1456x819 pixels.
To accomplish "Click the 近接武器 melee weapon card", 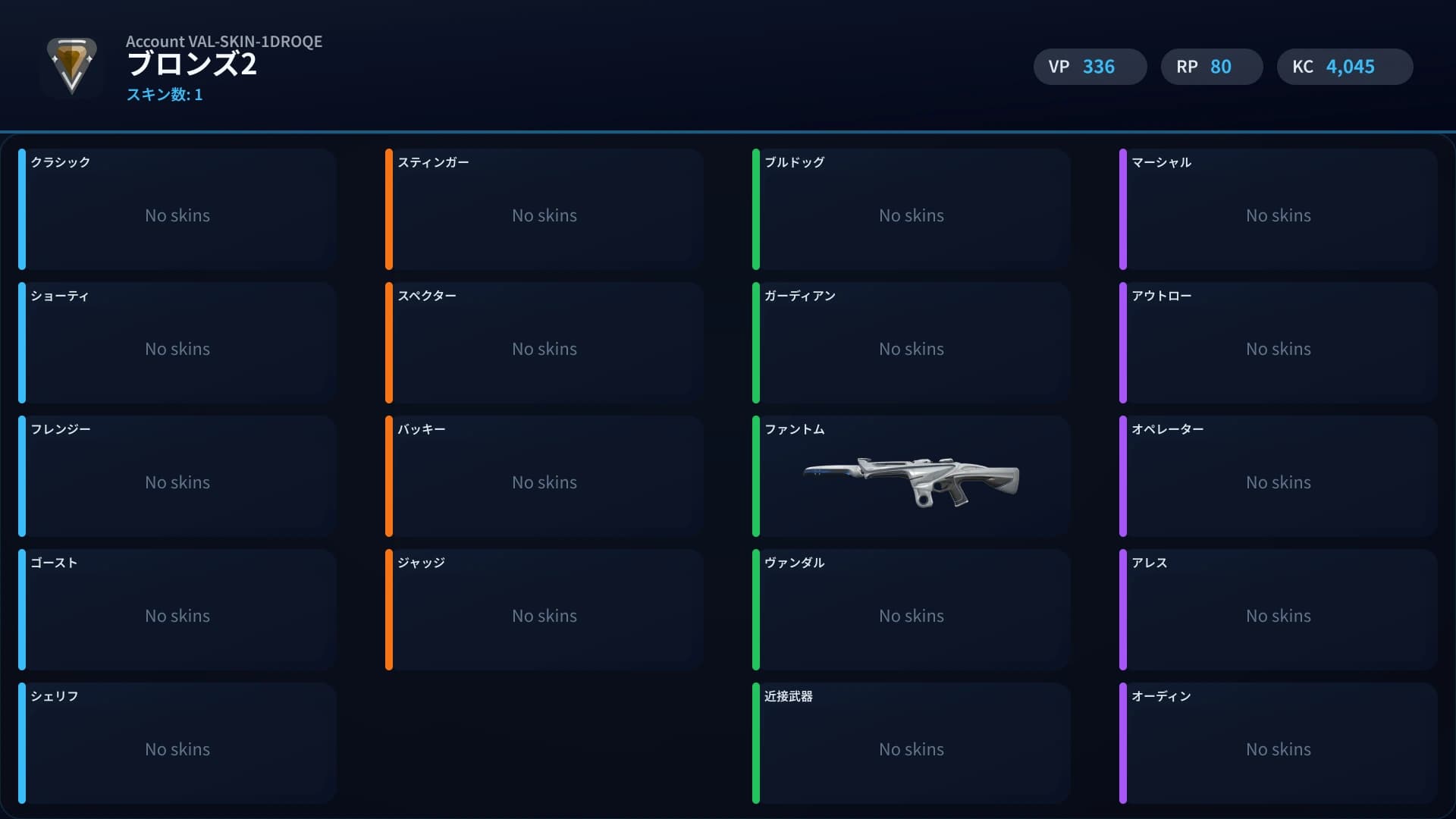I will point(912,743).
